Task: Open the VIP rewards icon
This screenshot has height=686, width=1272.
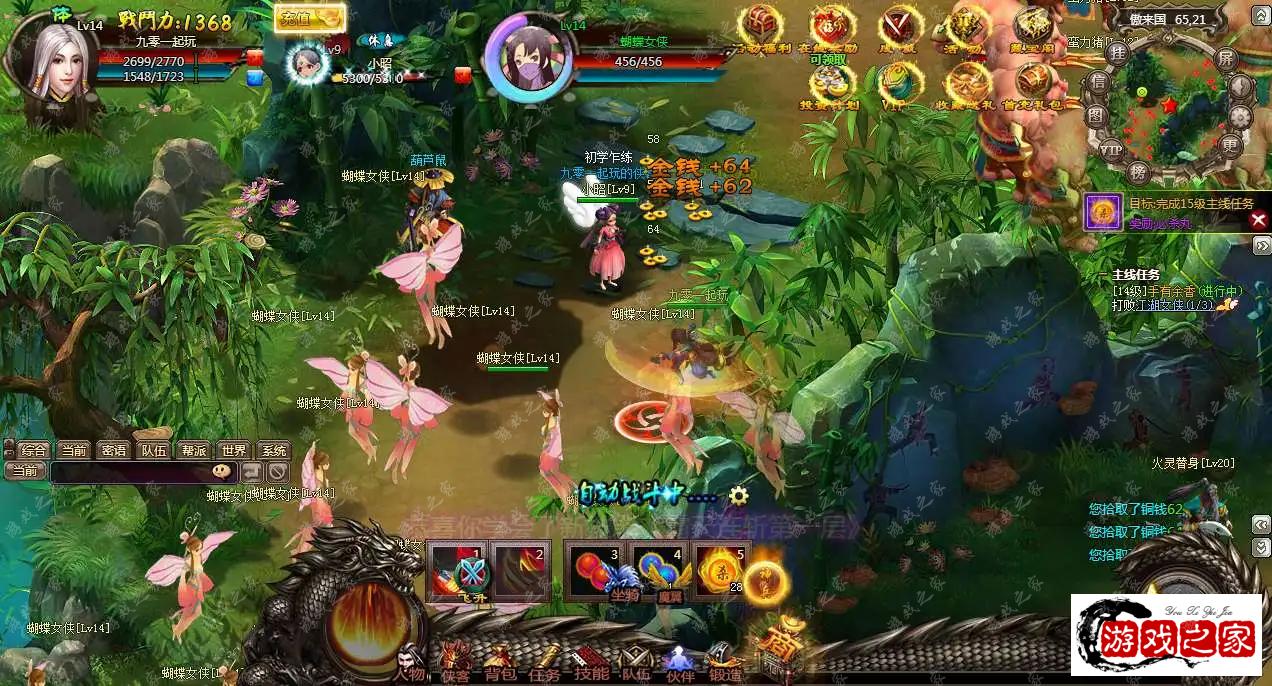Action: pyautogui.click(x=899, y=84)
